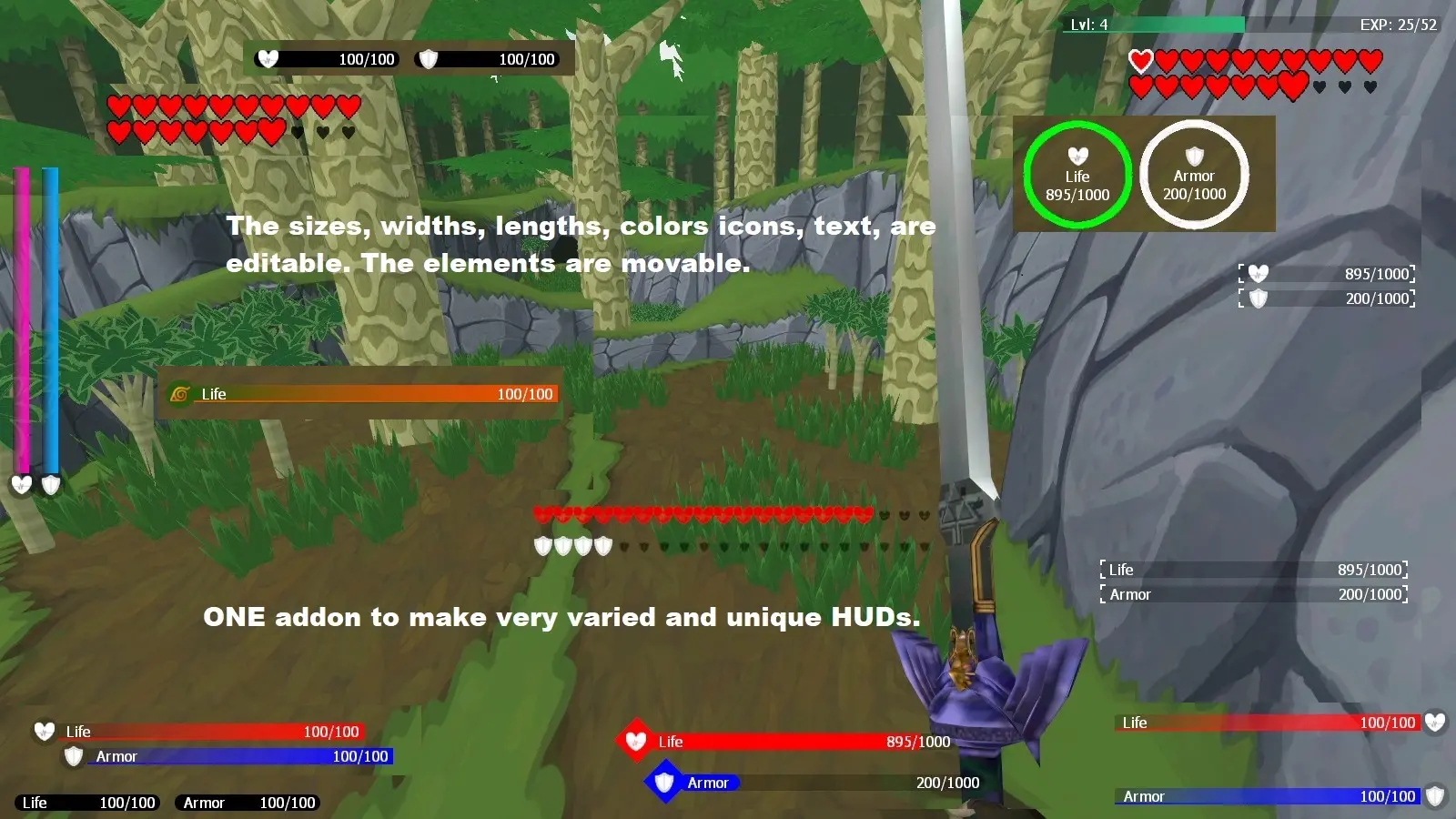1456x819 pixels.
Task: Click the Konoha leaf icon on the orange Life bar
Action: click(x=180, y=394)
